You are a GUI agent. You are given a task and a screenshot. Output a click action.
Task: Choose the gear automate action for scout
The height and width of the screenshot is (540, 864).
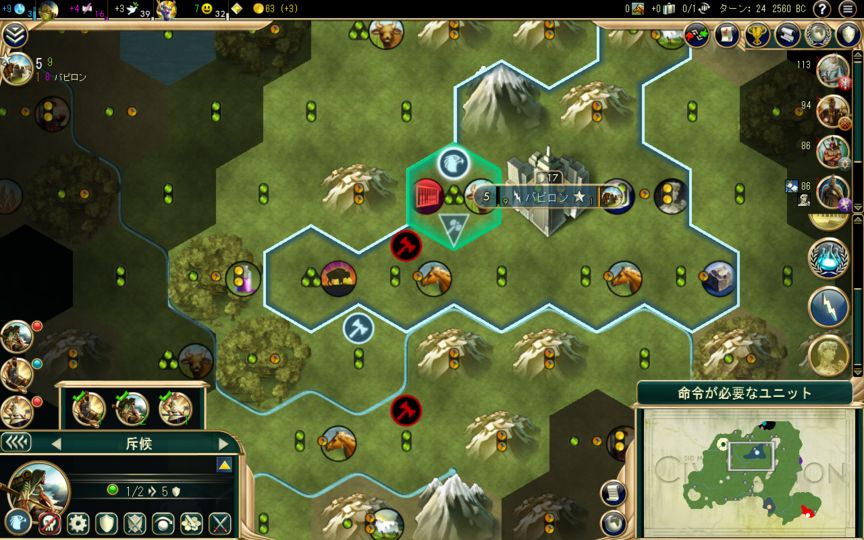pos(78,523)
